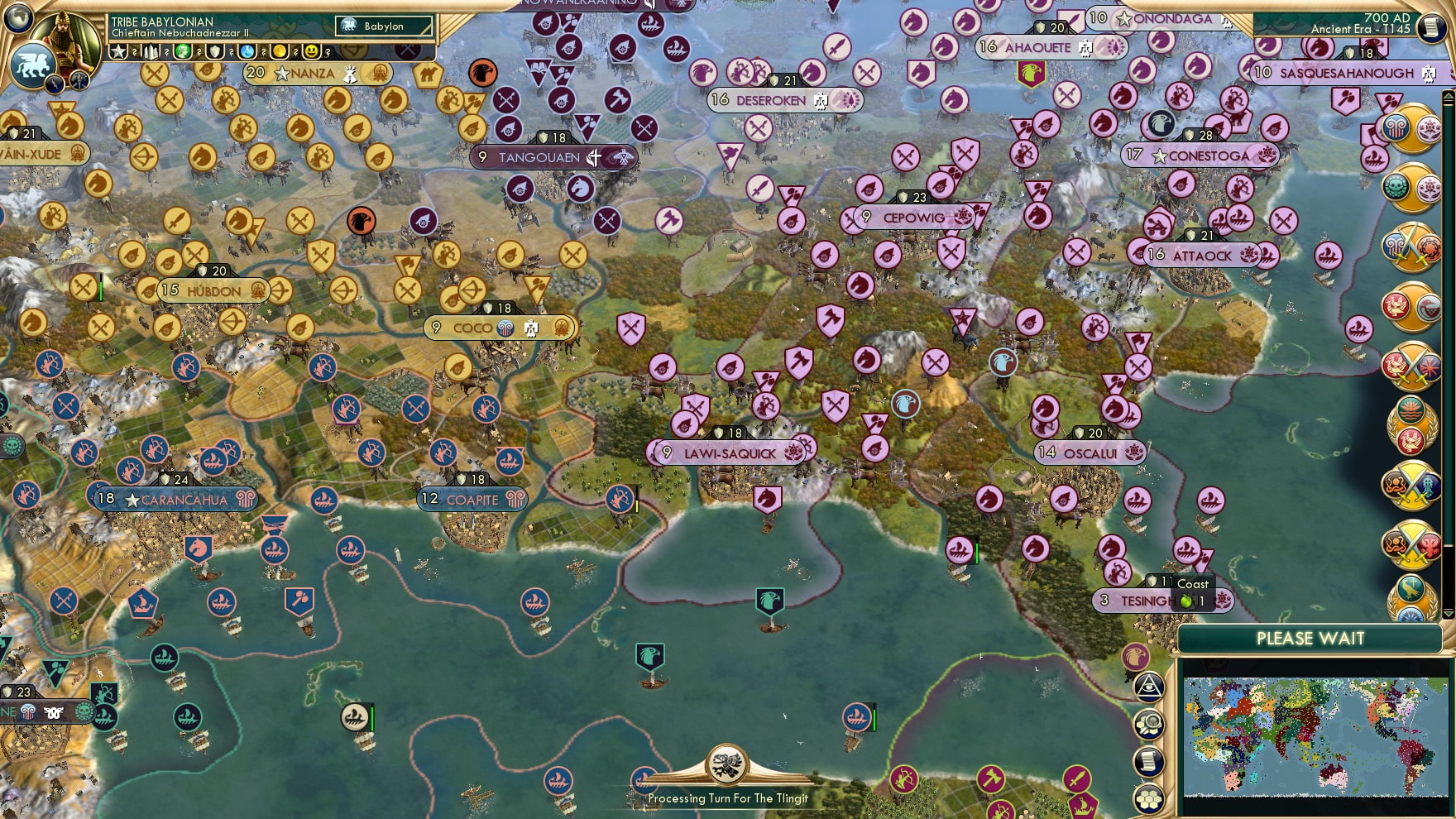Click the Babylon nameplate next to the tribe title
Screen dimensions: 1456x819
[x=384, y=26]
